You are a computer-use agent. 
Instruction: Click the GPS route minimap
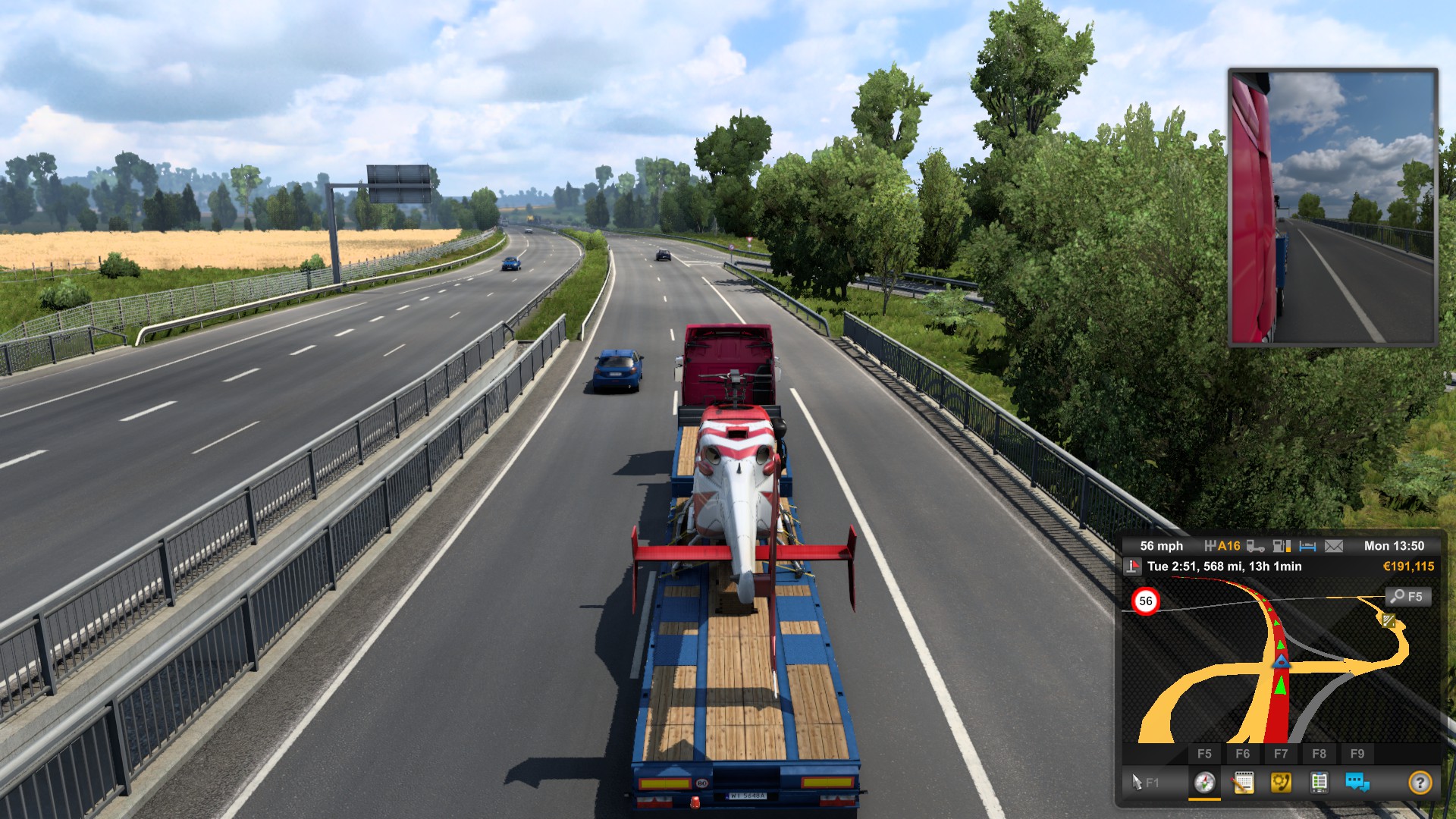coord(1282,667)
